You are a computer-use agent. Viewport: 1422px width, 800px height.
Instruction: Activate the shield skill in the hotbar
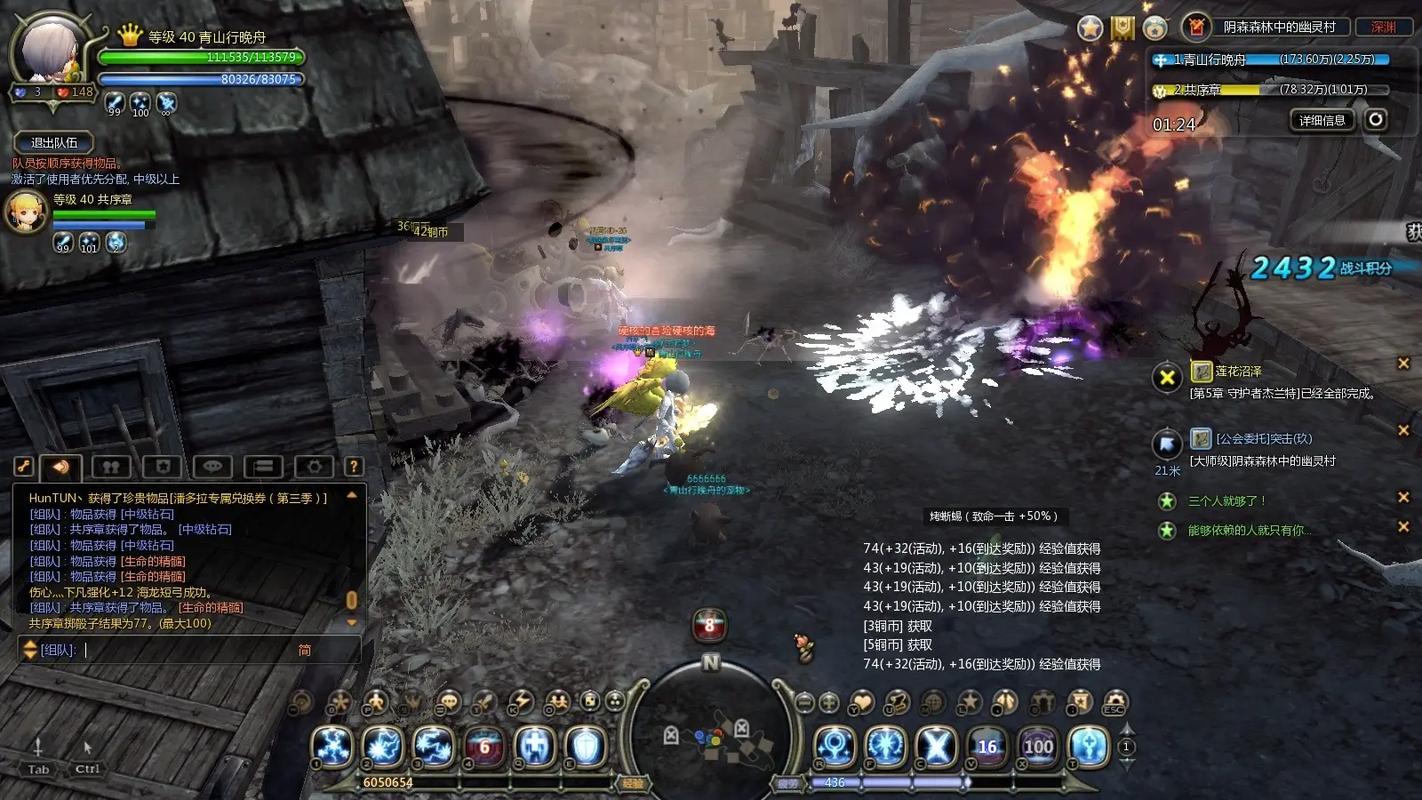[x=584, y=746]
